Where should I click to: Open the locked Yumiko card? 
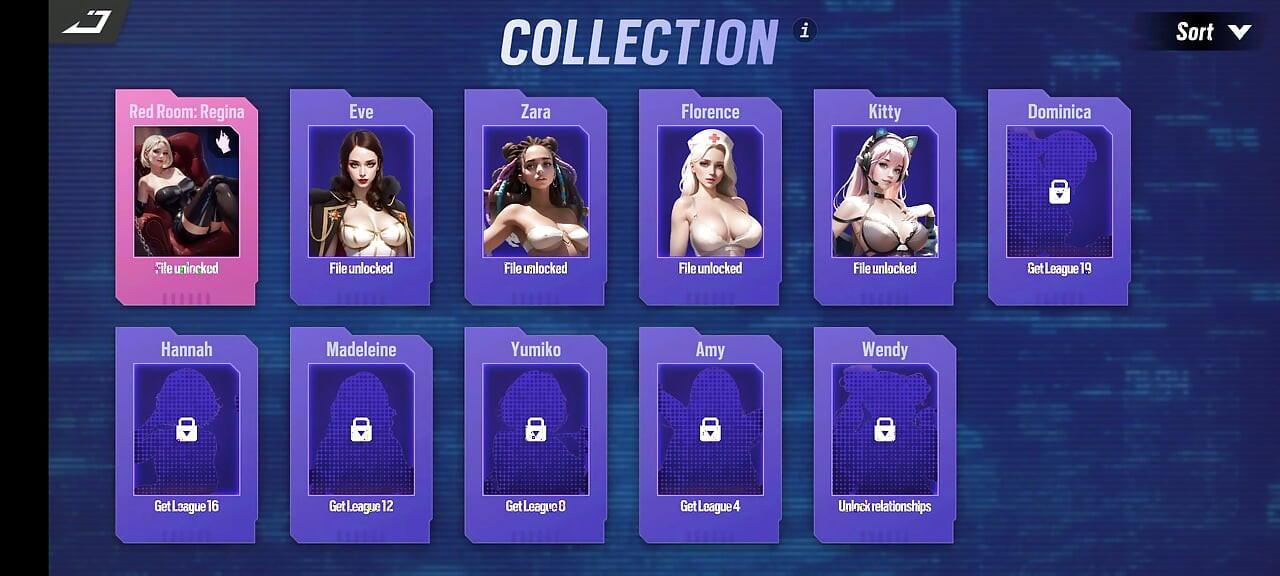(x=535, y=434)
